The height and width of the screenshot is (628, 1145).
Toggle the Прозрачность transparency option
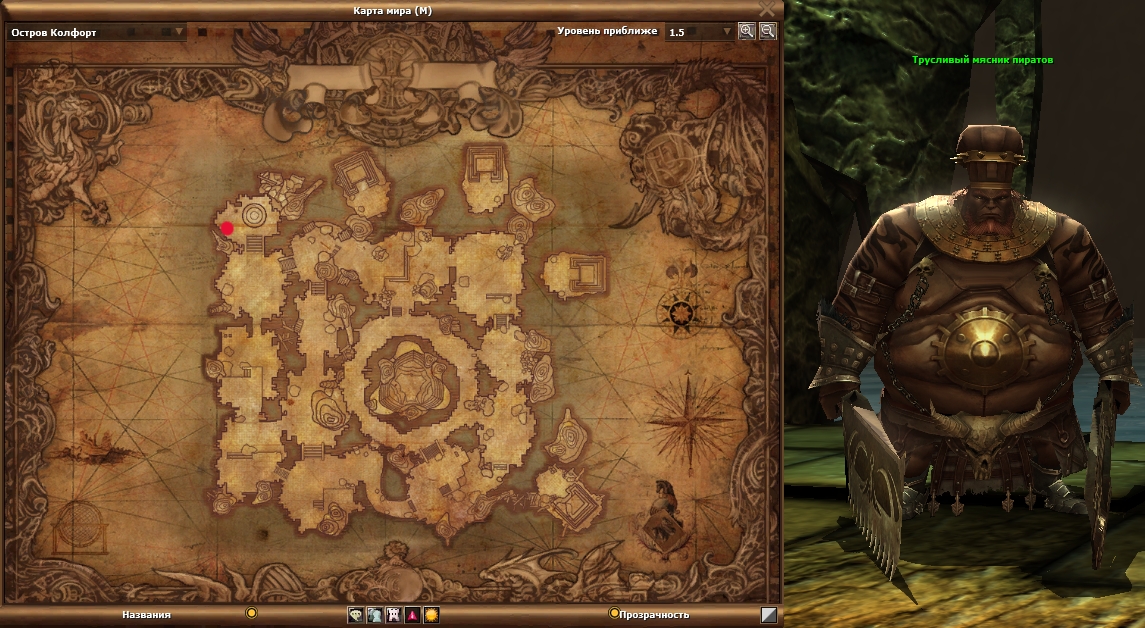[x=614, y=613]
